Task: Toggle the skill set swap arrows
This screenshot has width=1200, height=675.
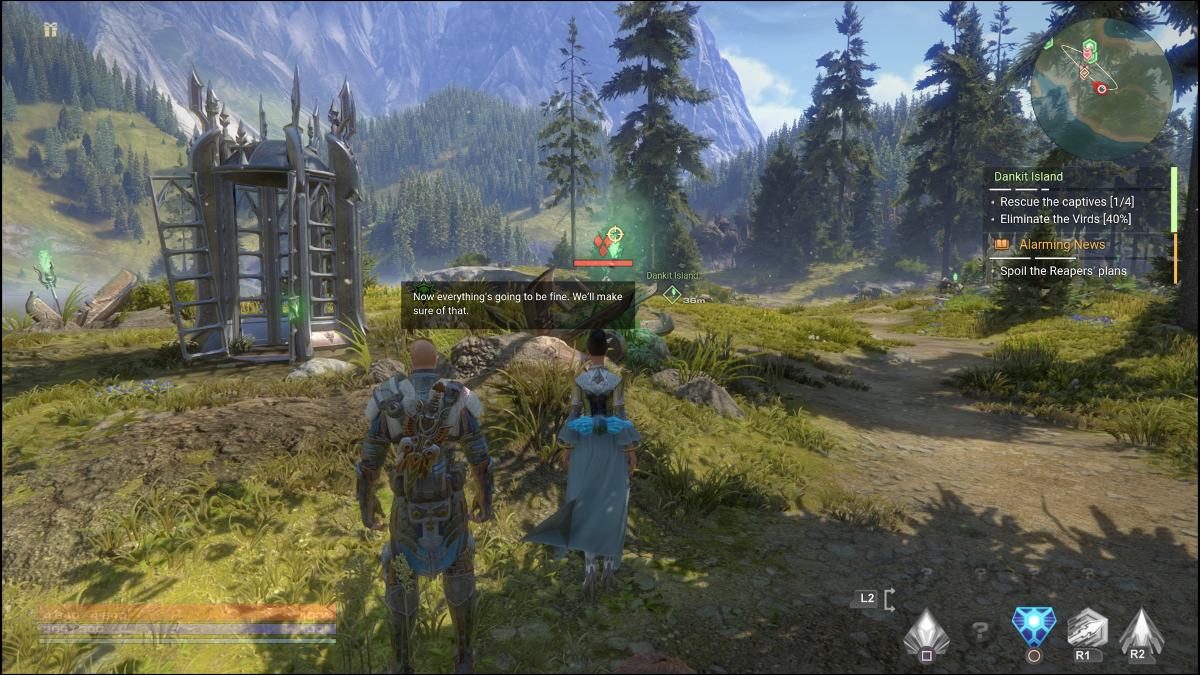Action: [x=889, y=599]
